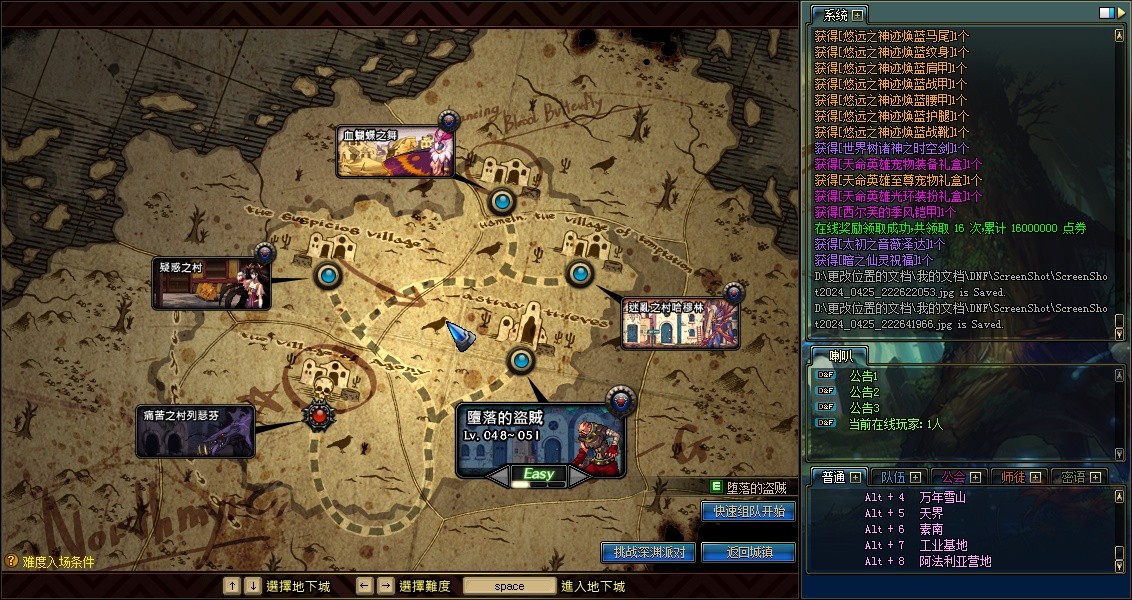Click the 快速组队开始 quick party button
This screenshot has width=1132, height=600.
tap(748, 511)
